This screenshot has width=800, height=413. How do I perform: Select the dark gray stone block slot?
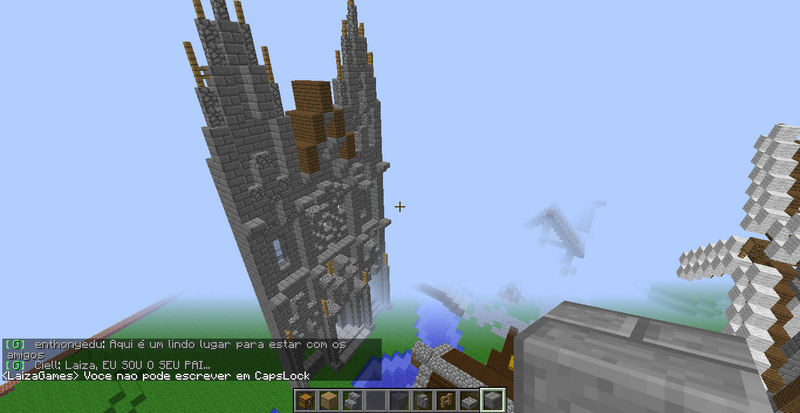(397, 401)
